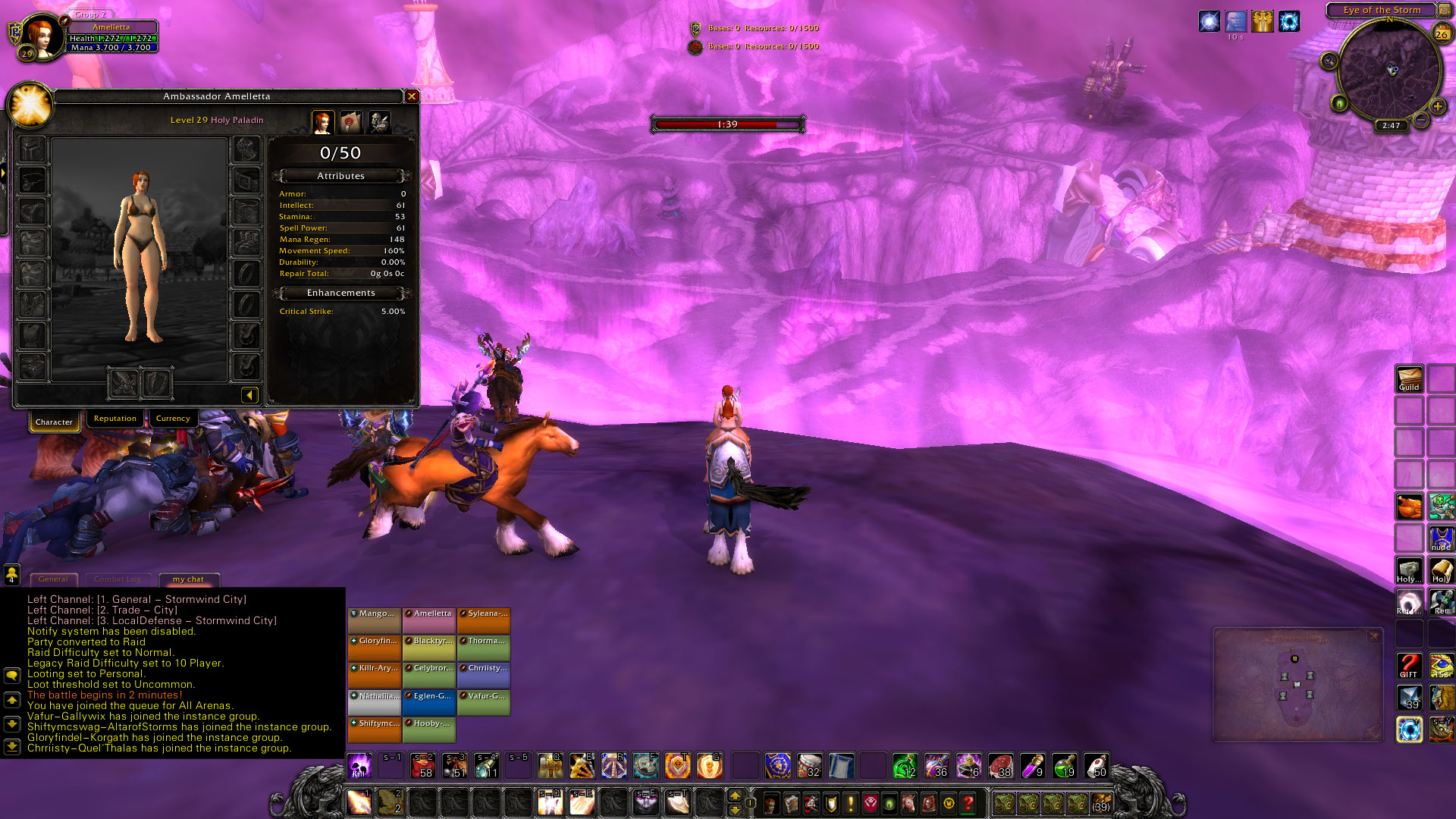1456x819 pixels.
Task: Switch to the Reputation tab
Action: point(115,419)
